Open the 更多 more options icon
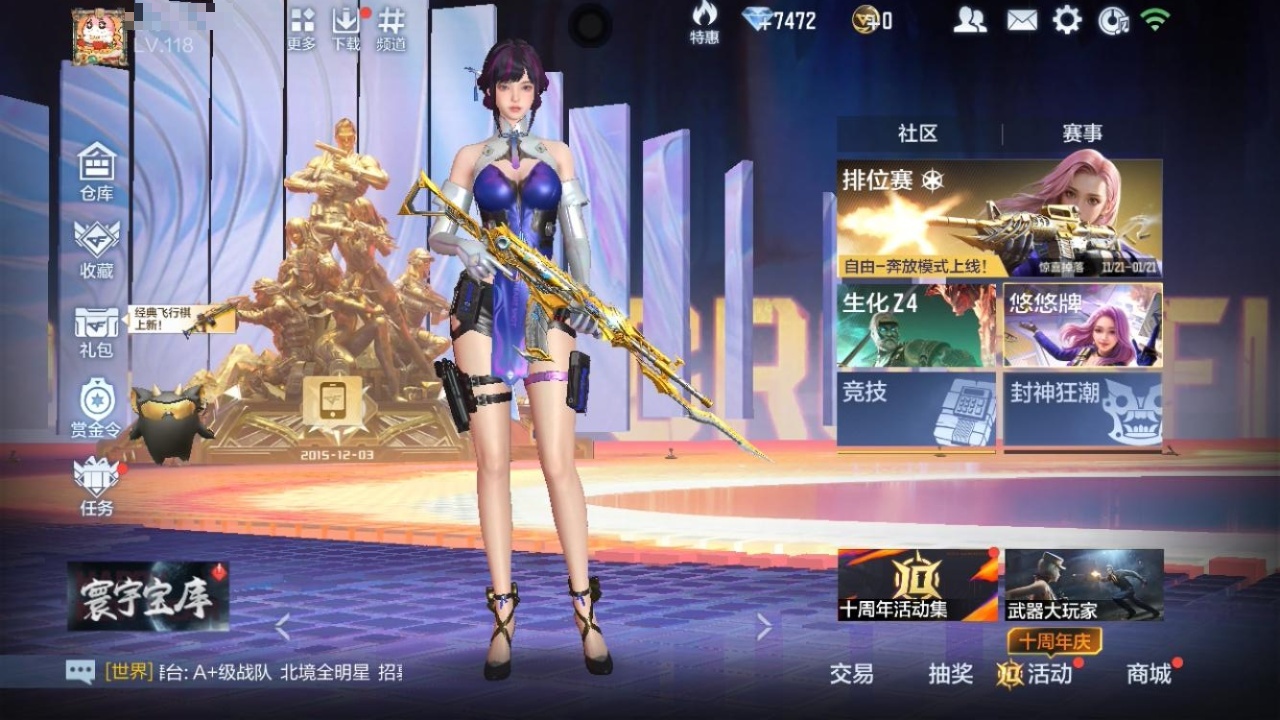 click(302, 29)
